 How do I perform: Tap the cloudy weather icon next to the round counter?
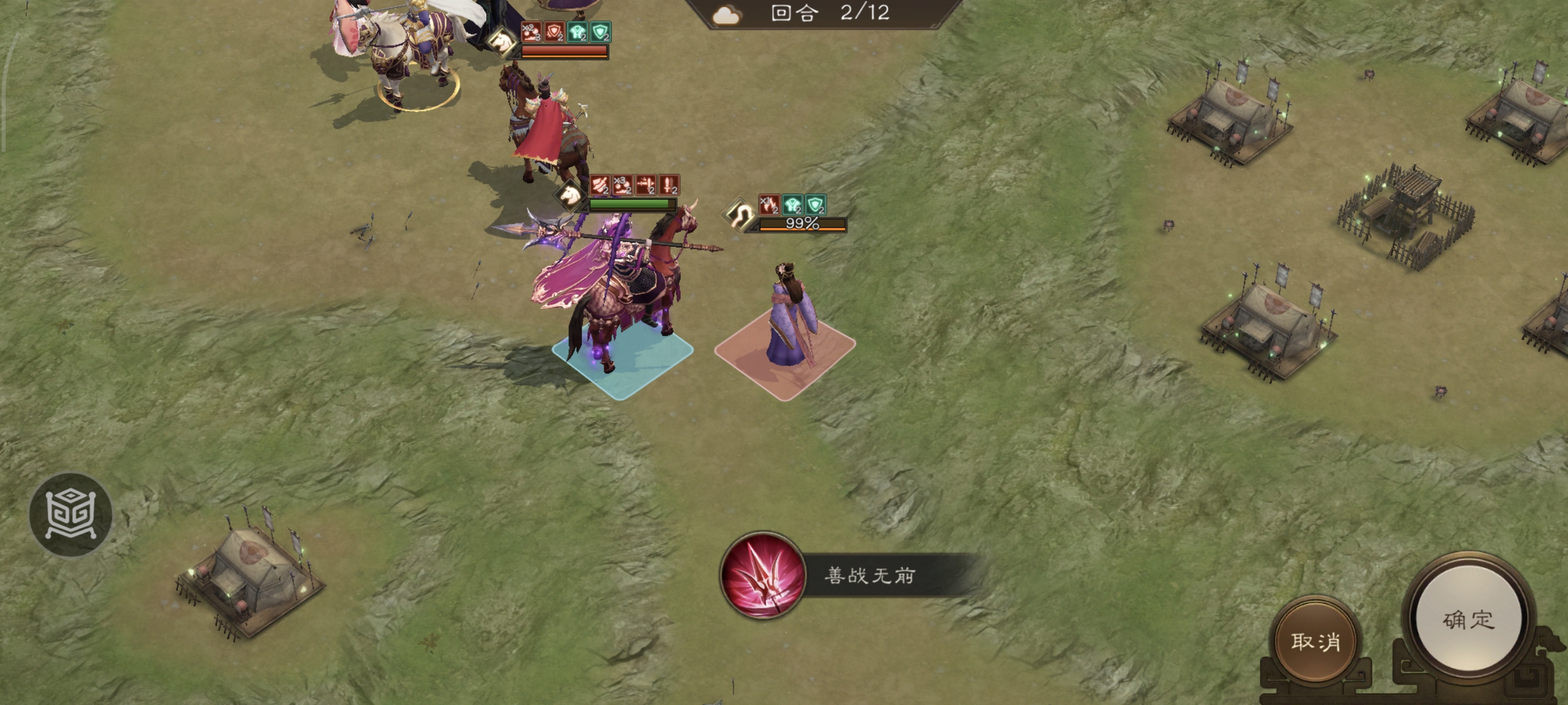click(729, 16)
